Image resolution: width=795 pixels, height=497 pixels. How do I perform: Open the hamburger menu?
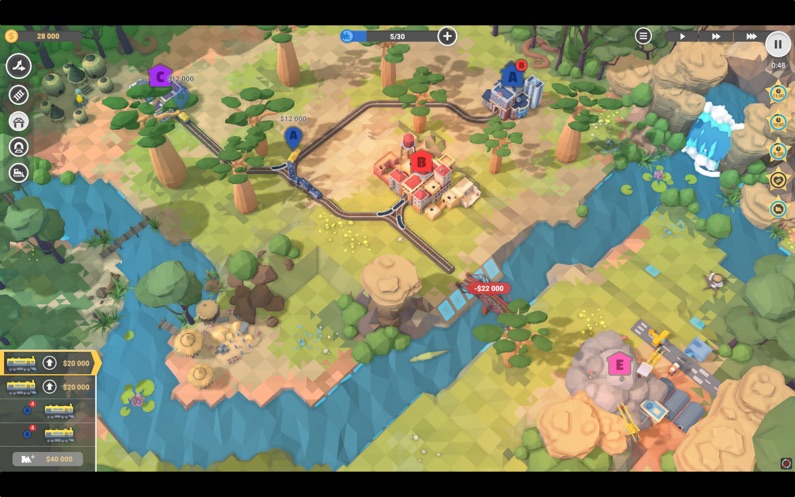643,36
